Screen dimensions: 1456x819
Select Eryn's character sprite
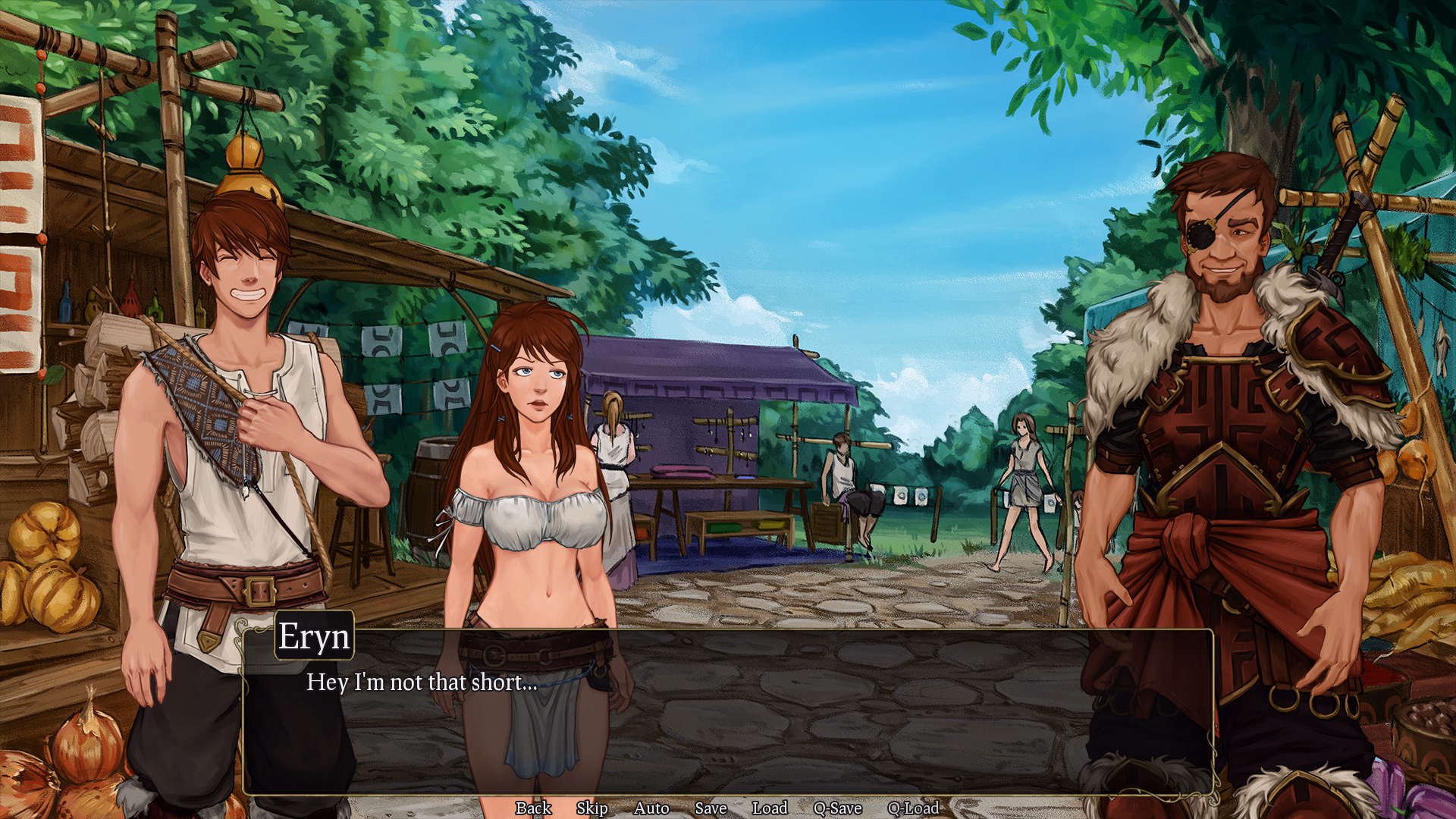[x=531, y=493]
